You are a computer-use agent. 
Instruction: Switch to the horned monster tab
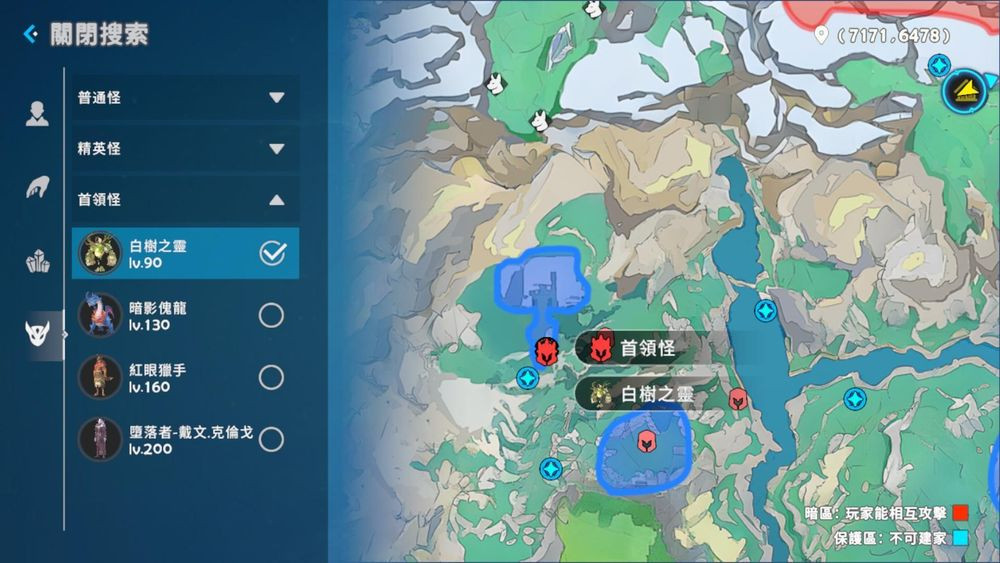click(37, 336)
